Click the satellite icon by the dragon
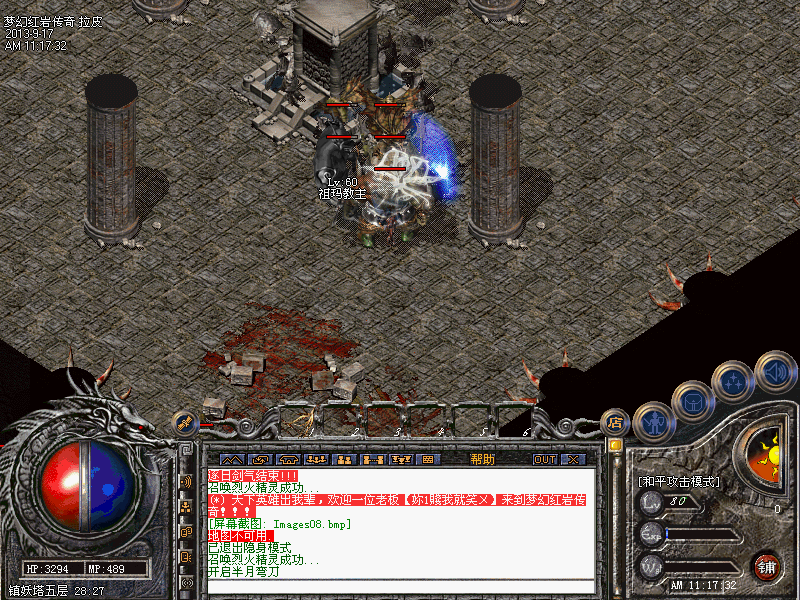This screenshot has height=600, width=800. tap(184, 422)
